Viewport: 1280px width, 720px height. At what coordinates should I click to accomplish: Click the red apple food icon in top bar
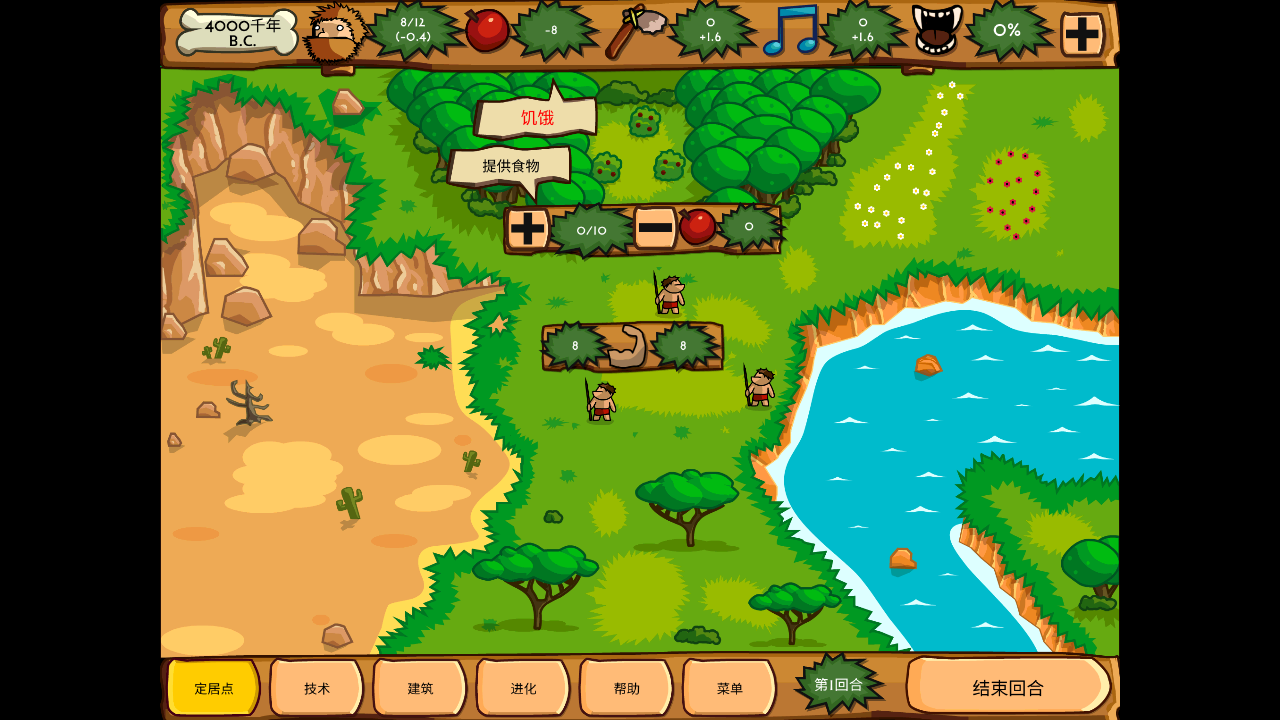click(487, 30)
